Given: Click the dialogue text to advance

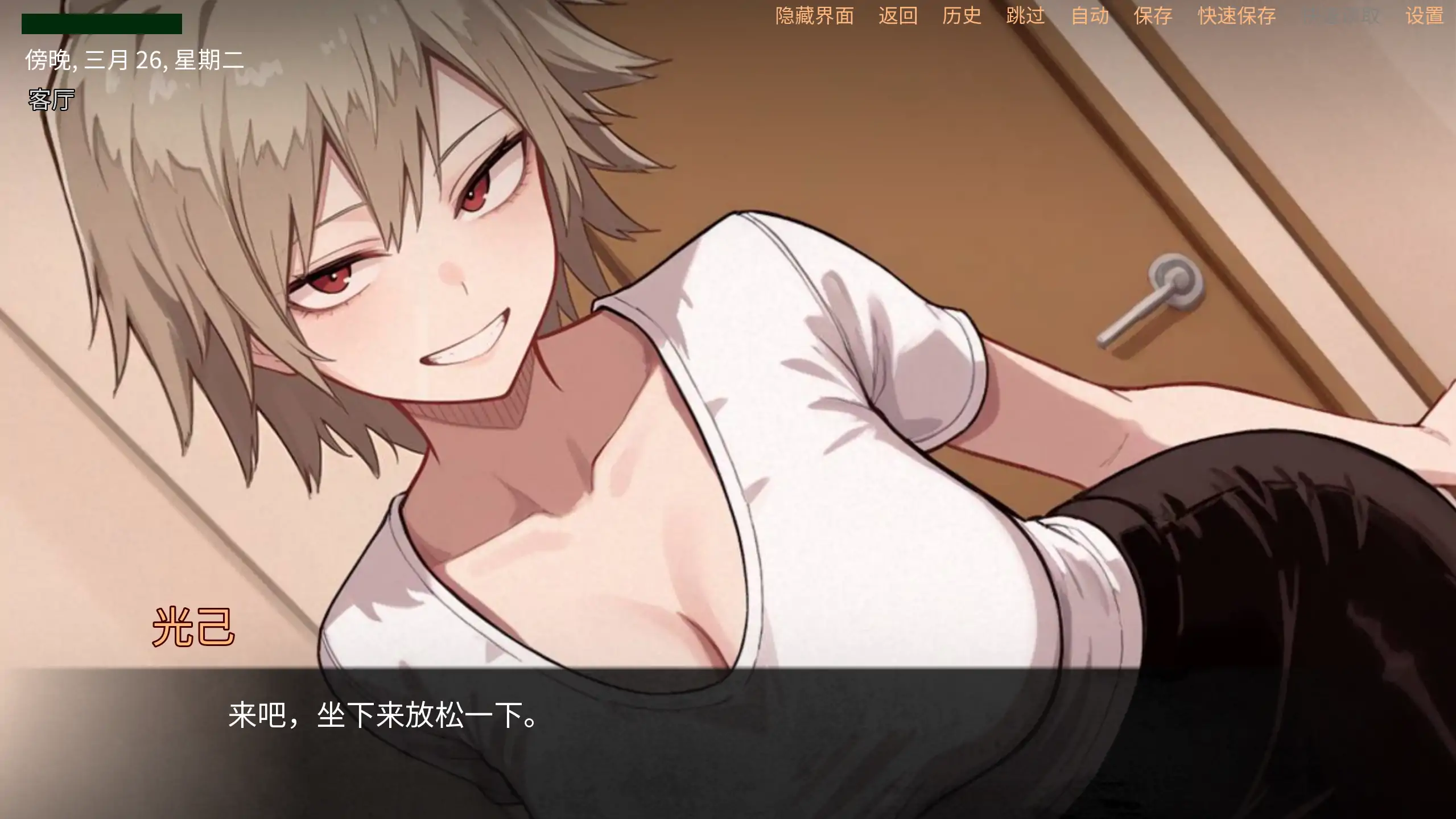Looking at the screenshot, I should 381,717.
